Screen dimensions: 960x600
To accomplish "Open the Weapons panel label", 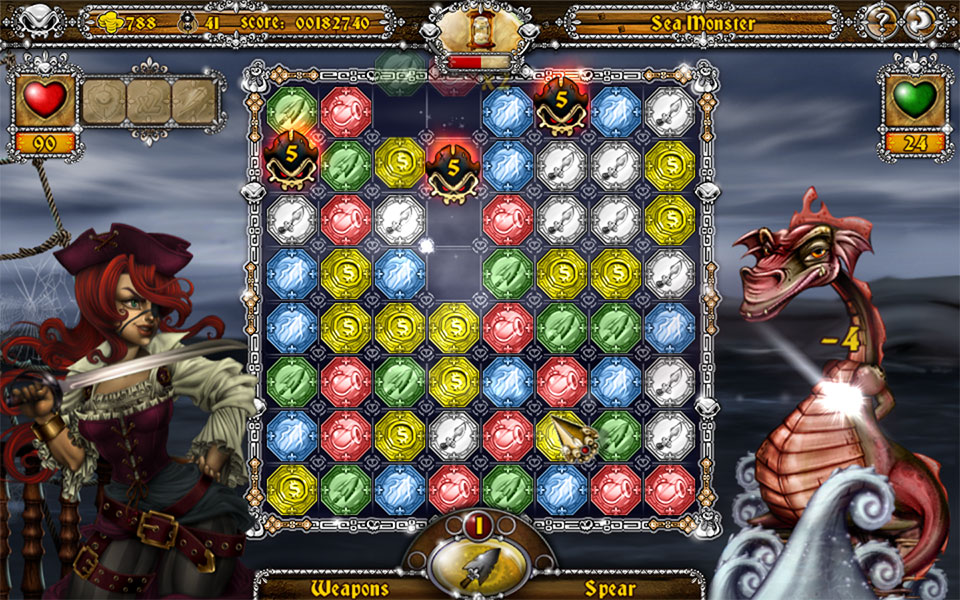I will pyautogui.click(x=349, y=586).
